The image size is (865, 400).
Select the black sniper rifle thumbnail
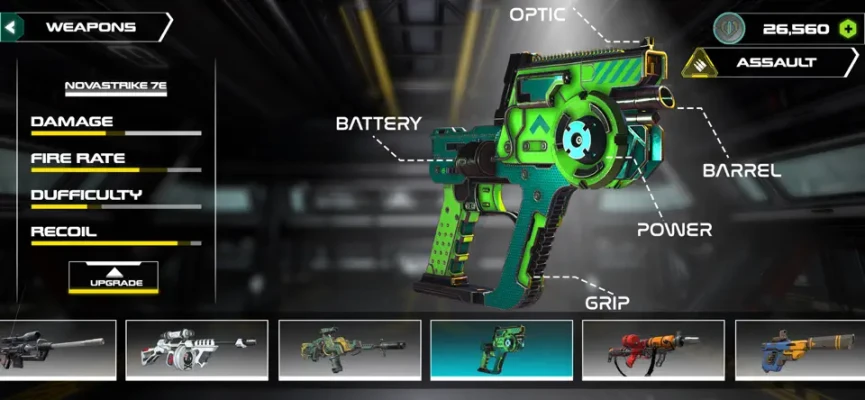tap(57, 349)
